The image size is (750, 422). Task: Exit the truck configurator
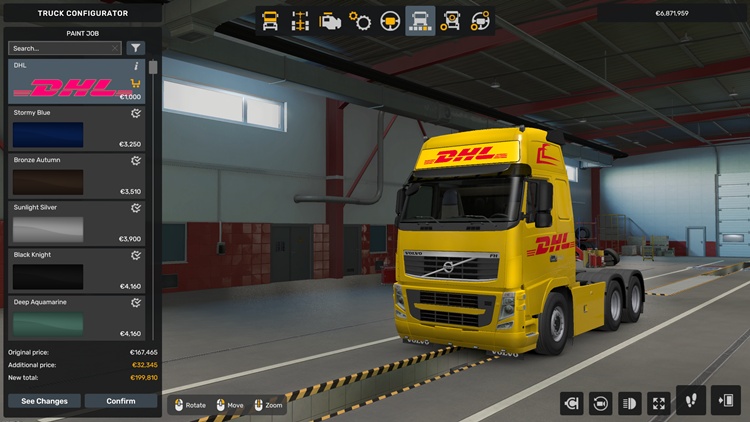[x=726, y=401]
